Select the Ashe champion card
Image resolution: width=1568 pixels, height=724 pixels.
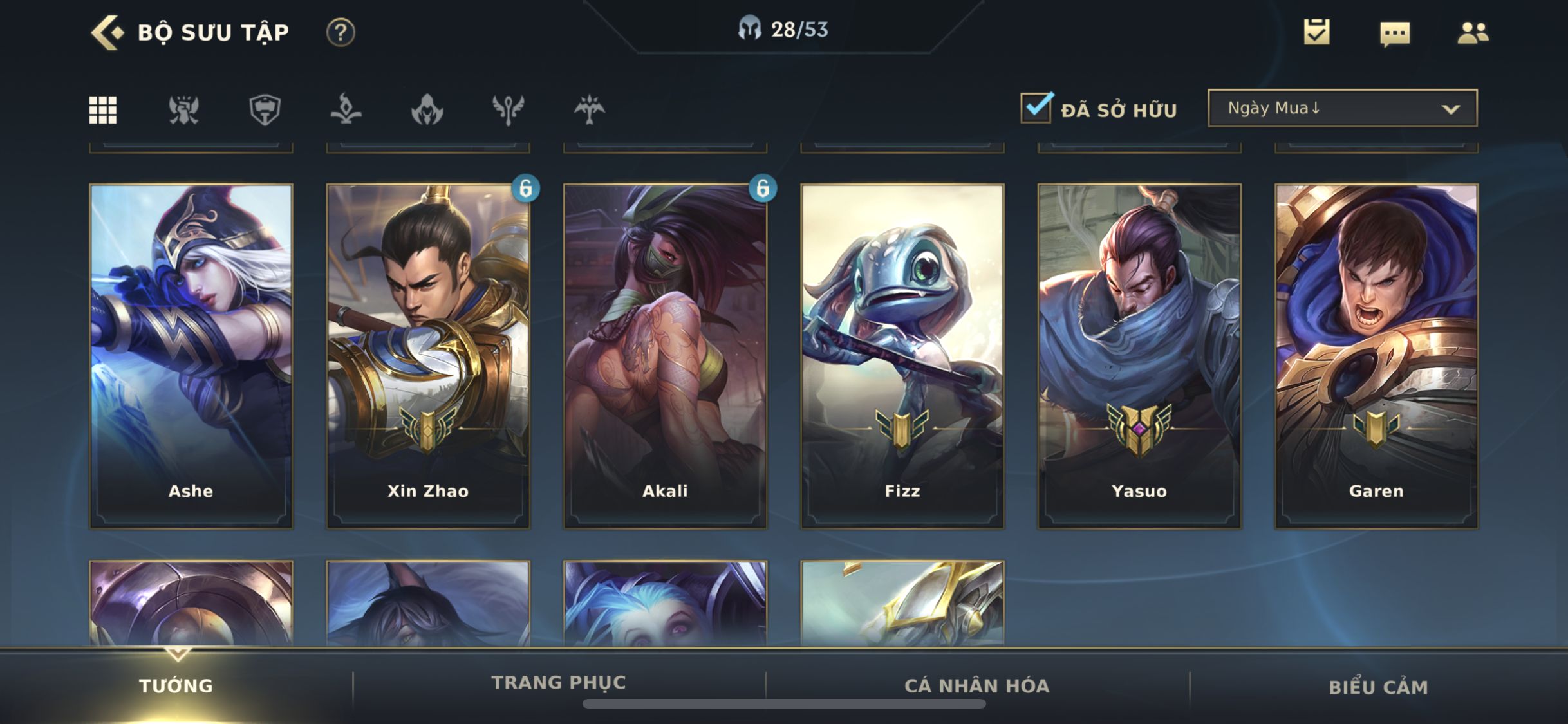(191, 356)
